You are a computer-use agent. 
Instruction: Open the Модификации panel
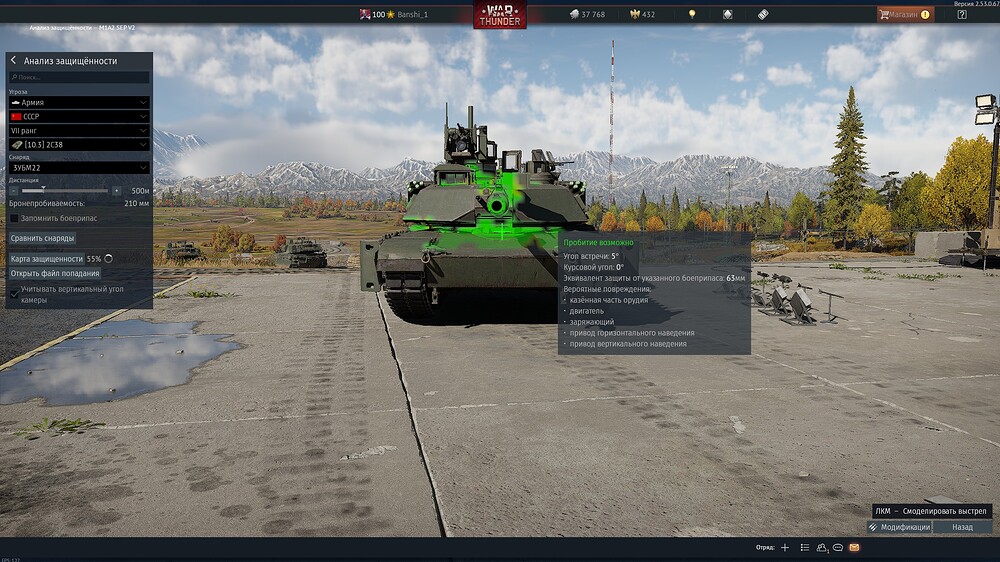tap(899, 527)
